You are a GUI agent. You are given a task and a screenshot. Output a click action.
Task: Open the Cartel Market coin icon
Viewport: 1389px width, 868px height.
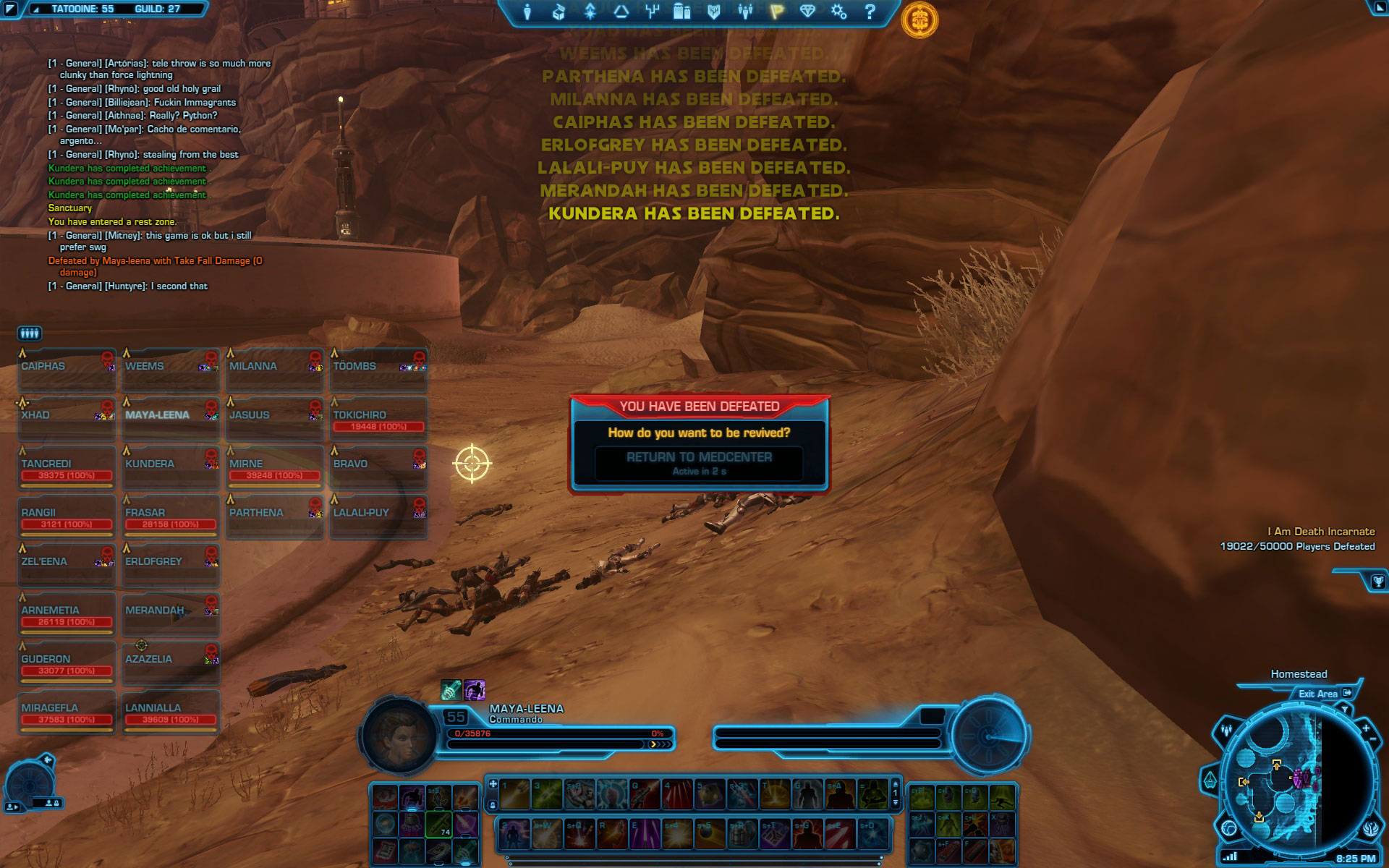pyautogui.click(x=919, y=20)
